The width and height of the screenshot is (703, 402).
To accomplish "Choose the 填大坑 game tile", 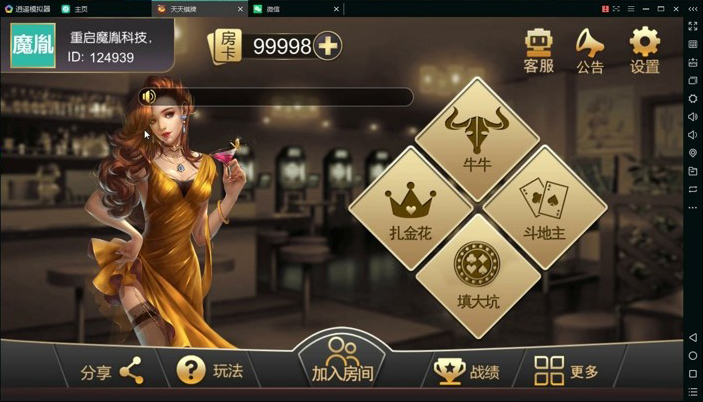I will [x=477, y=275].
